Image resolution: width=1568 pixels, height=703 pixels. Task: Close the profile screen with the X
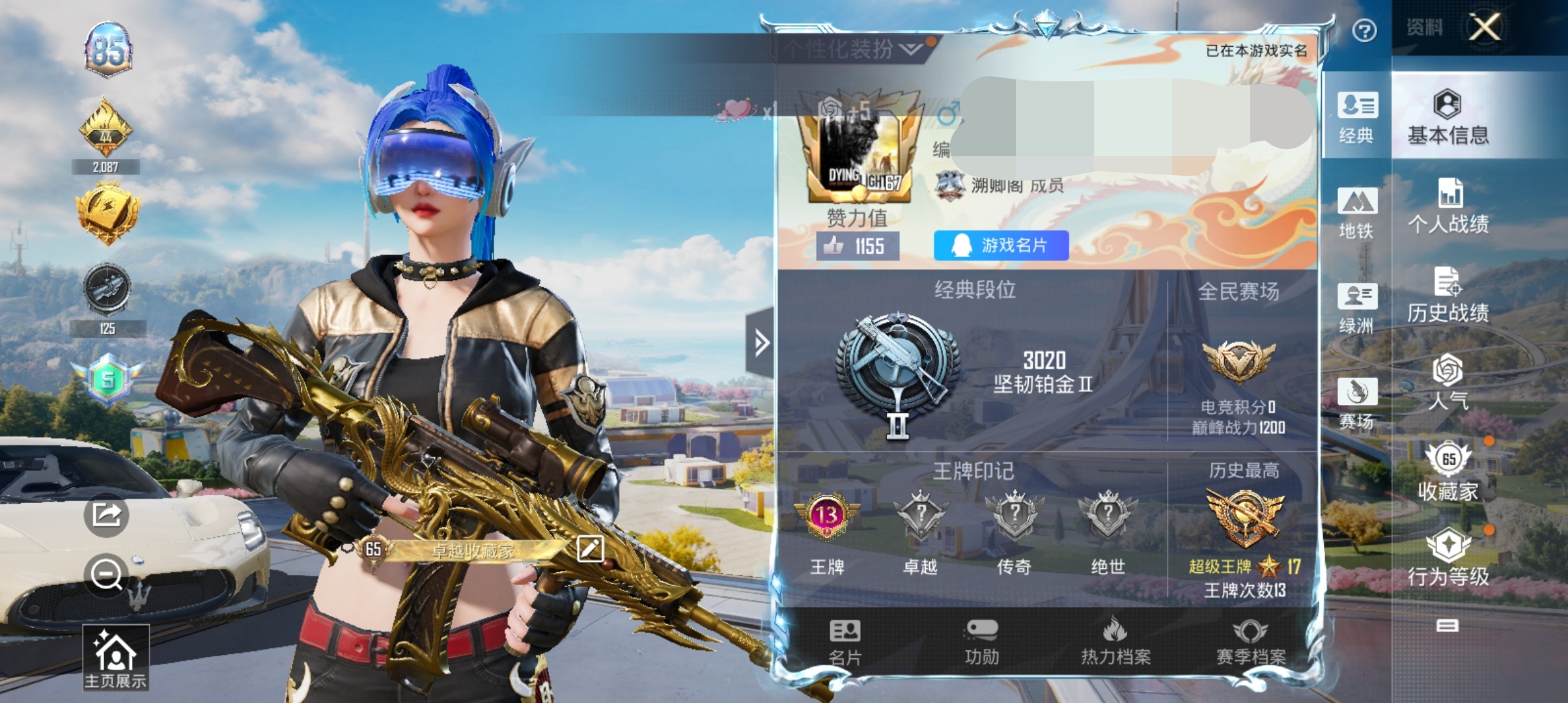point(1485,27)
